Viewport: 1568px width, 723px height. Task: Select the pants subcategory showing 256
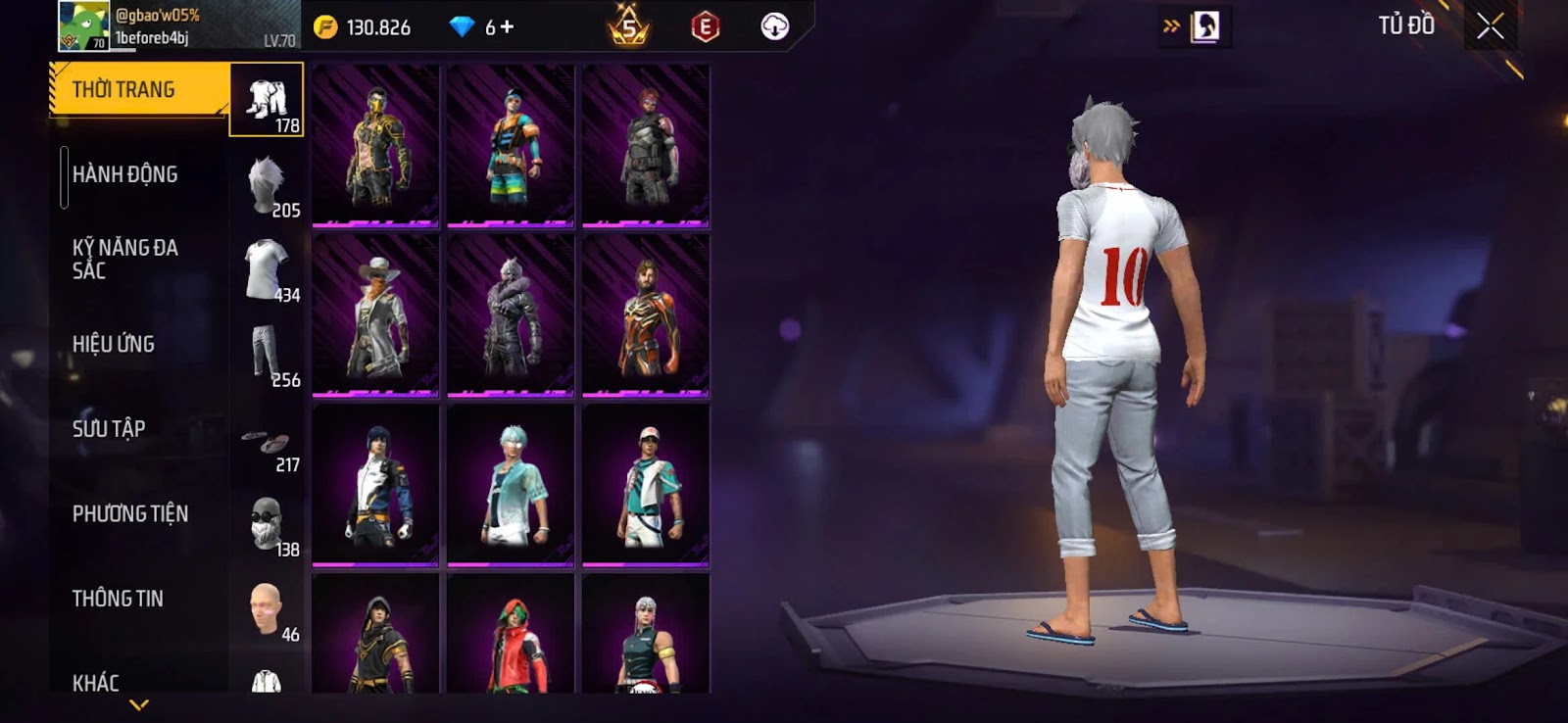coord(267,355)
